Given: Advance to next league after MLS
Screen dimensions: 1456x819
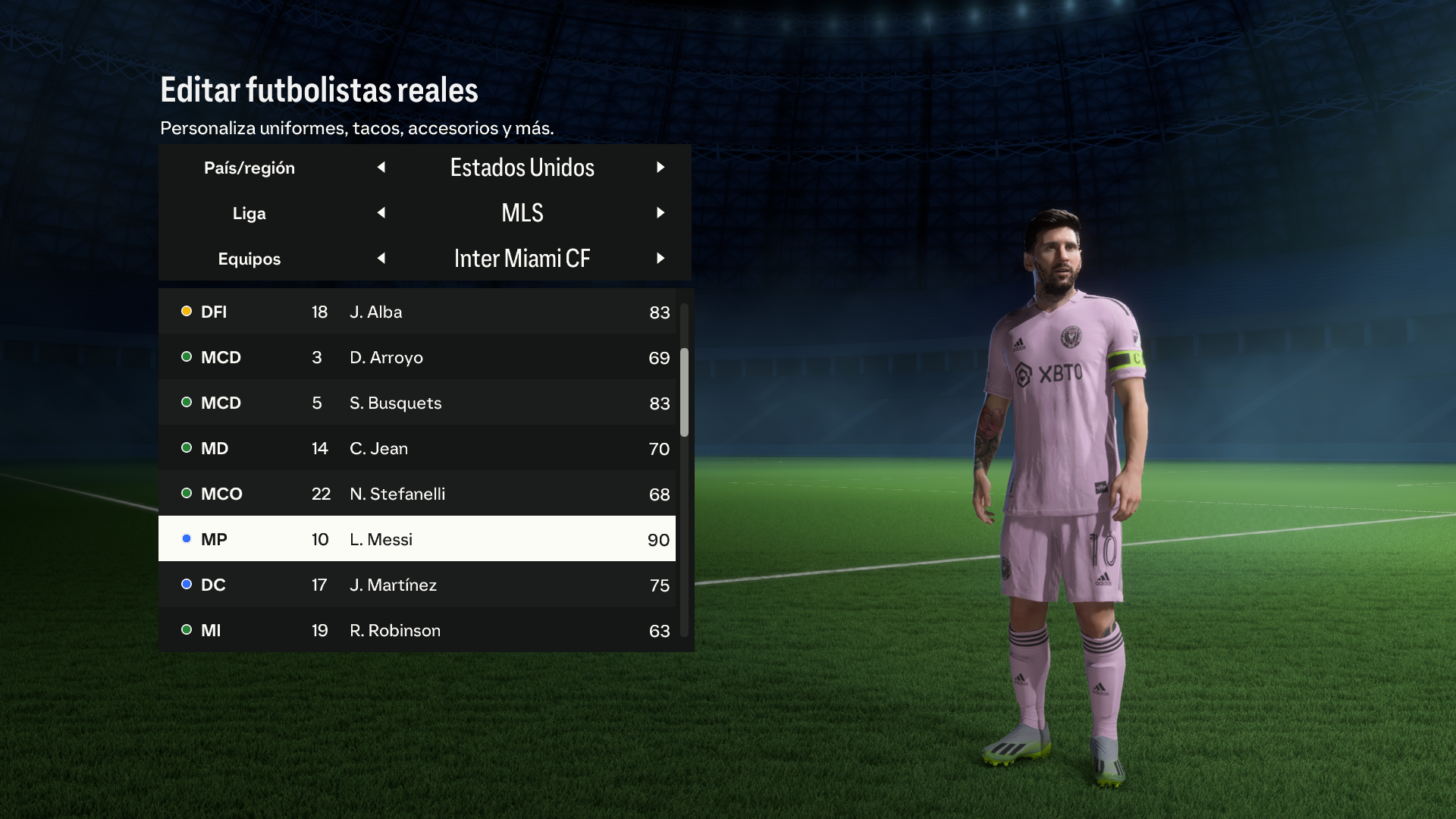Looking at the screenshot, I should coord(661,213).
